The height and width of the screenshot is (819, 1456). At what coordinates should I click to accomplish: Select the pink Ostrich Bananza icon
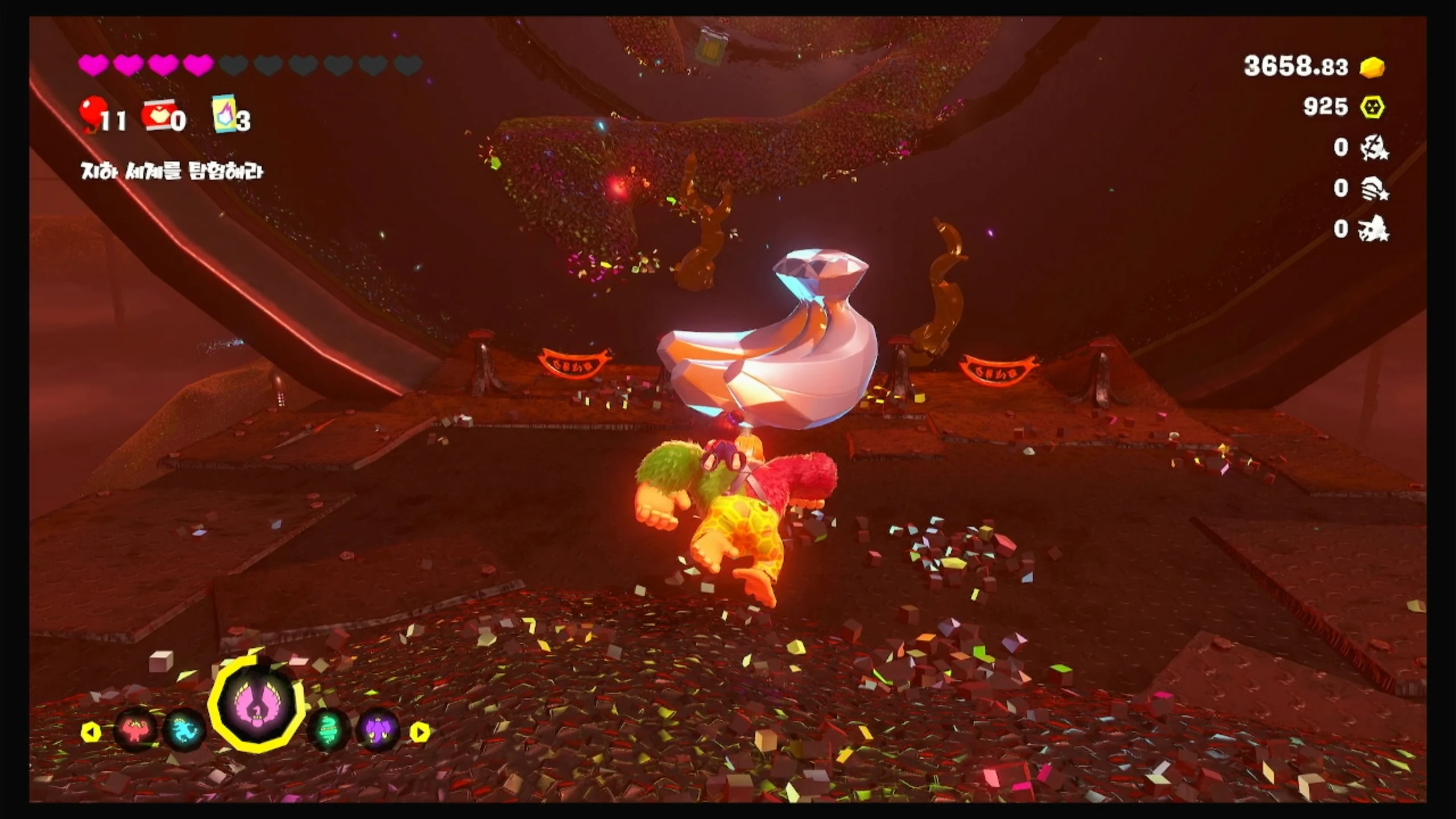pyautogui.click(x=257, y=704)
